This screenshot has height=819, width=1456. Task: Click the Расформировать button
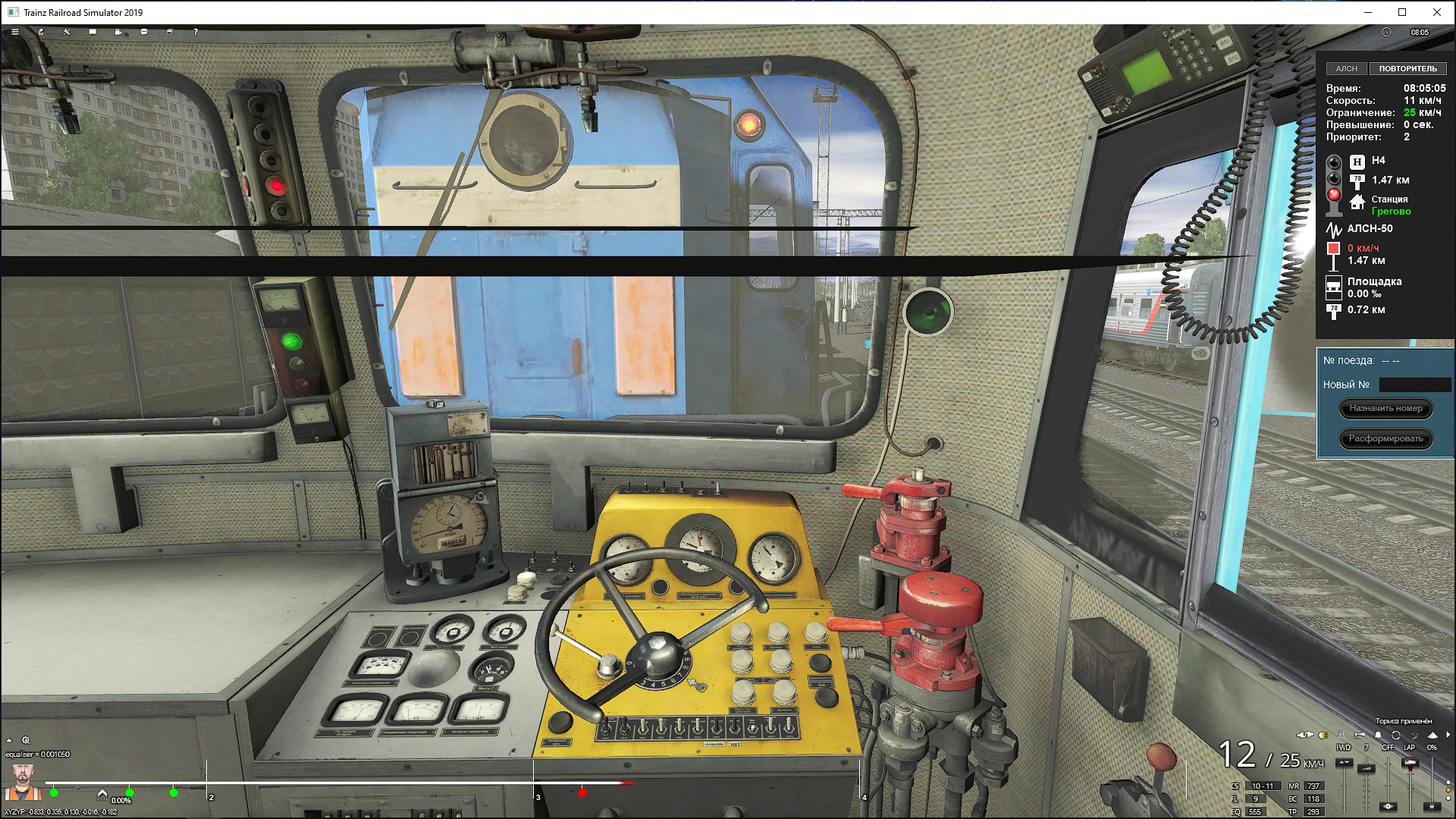coord(1385,438)
